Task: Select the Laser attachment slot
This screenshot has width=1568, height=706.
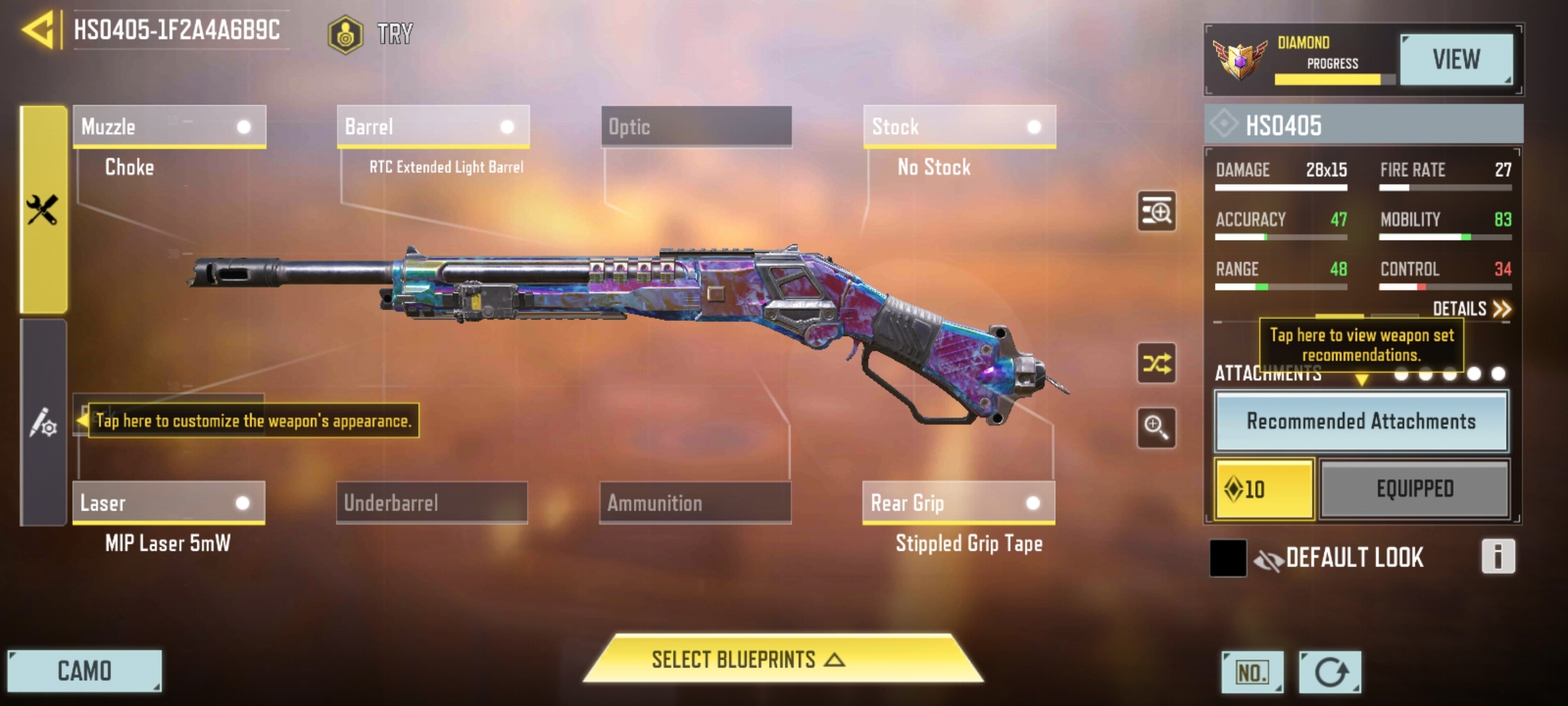Action: pyautogui.click(x=169, y=503)
